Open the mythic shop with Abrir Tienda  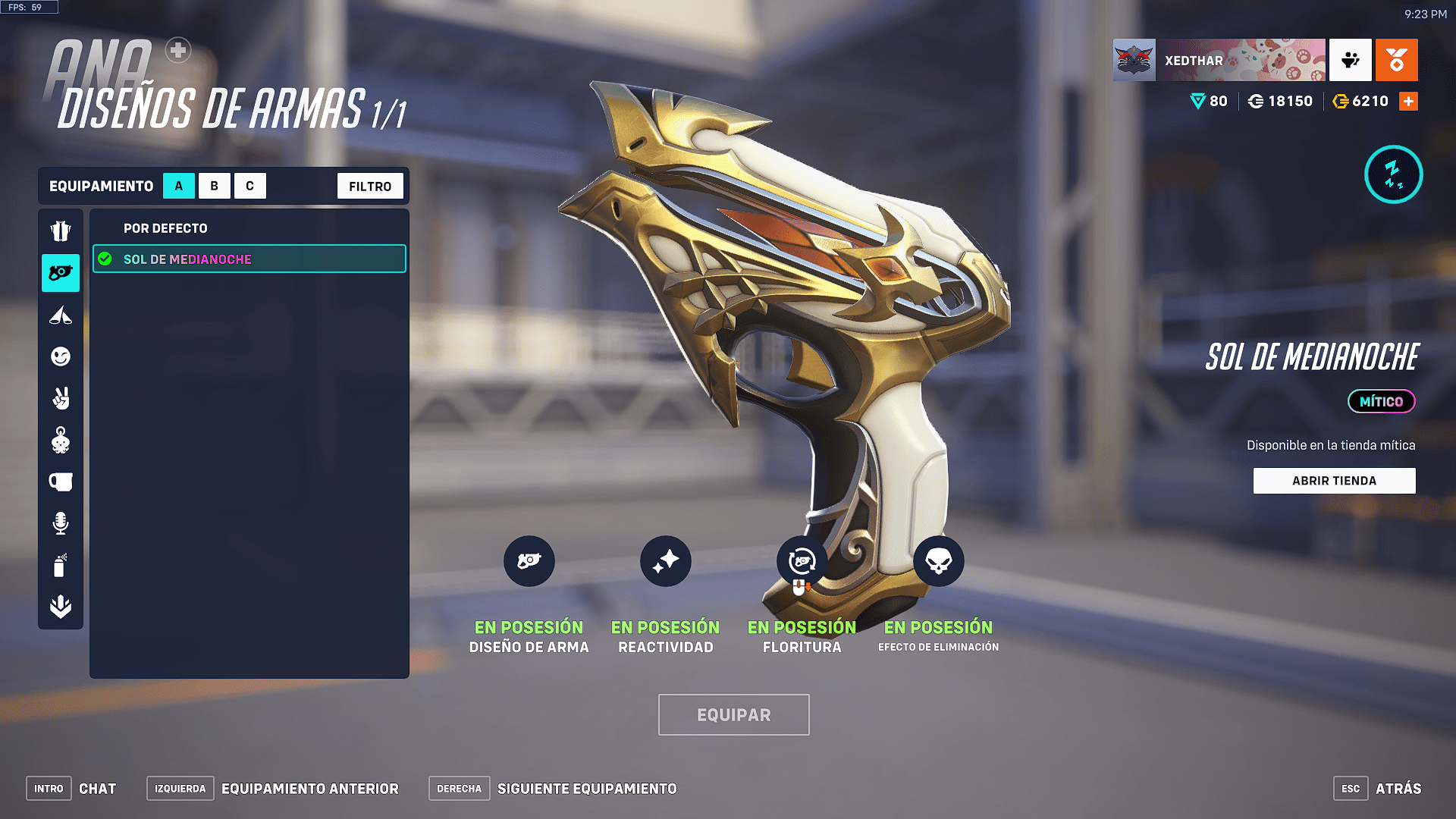[1334, 481]
